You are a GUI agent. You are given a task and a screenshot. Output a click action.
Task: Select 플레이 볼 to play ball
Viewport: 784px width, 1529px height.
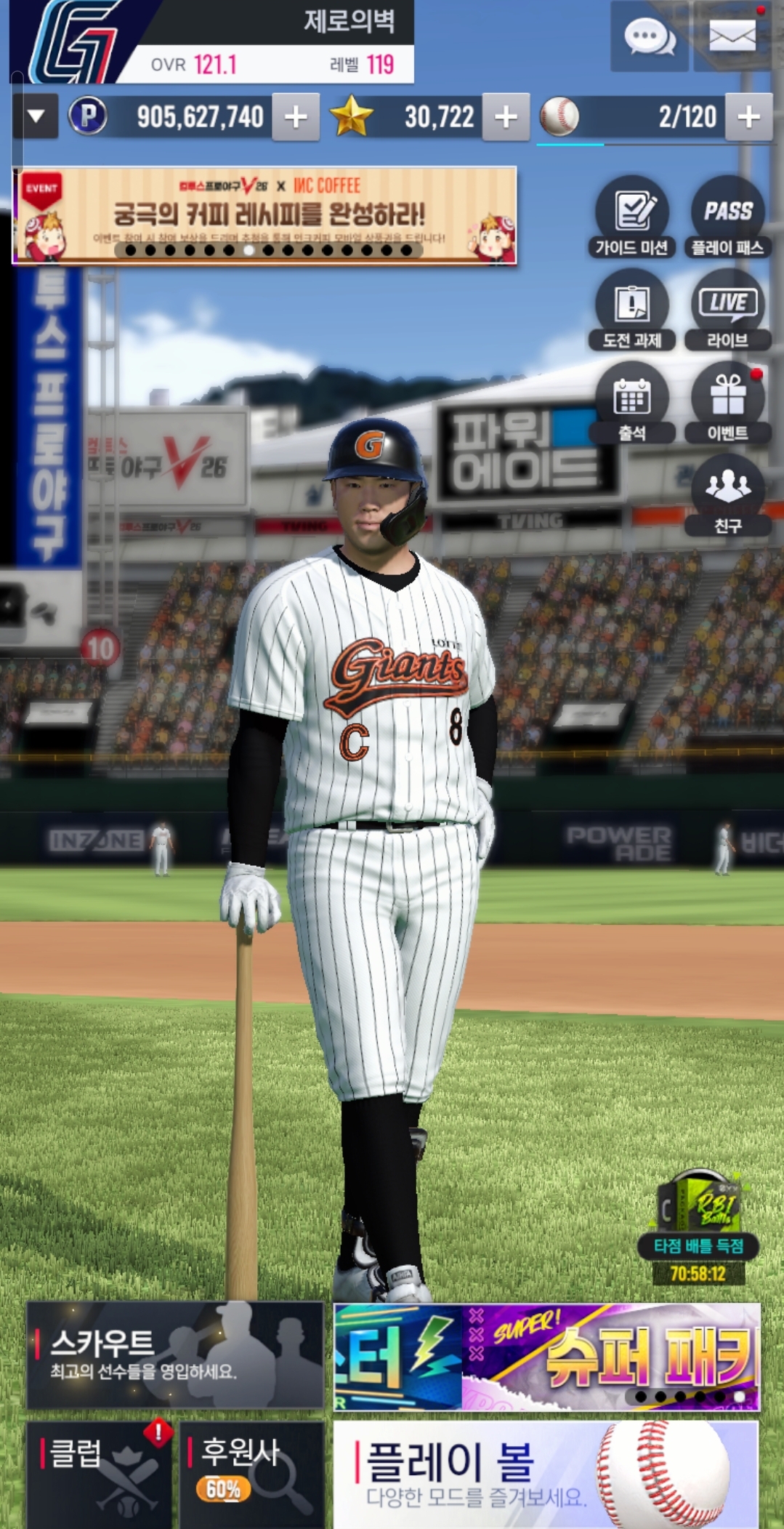[x=546, y=1474]
